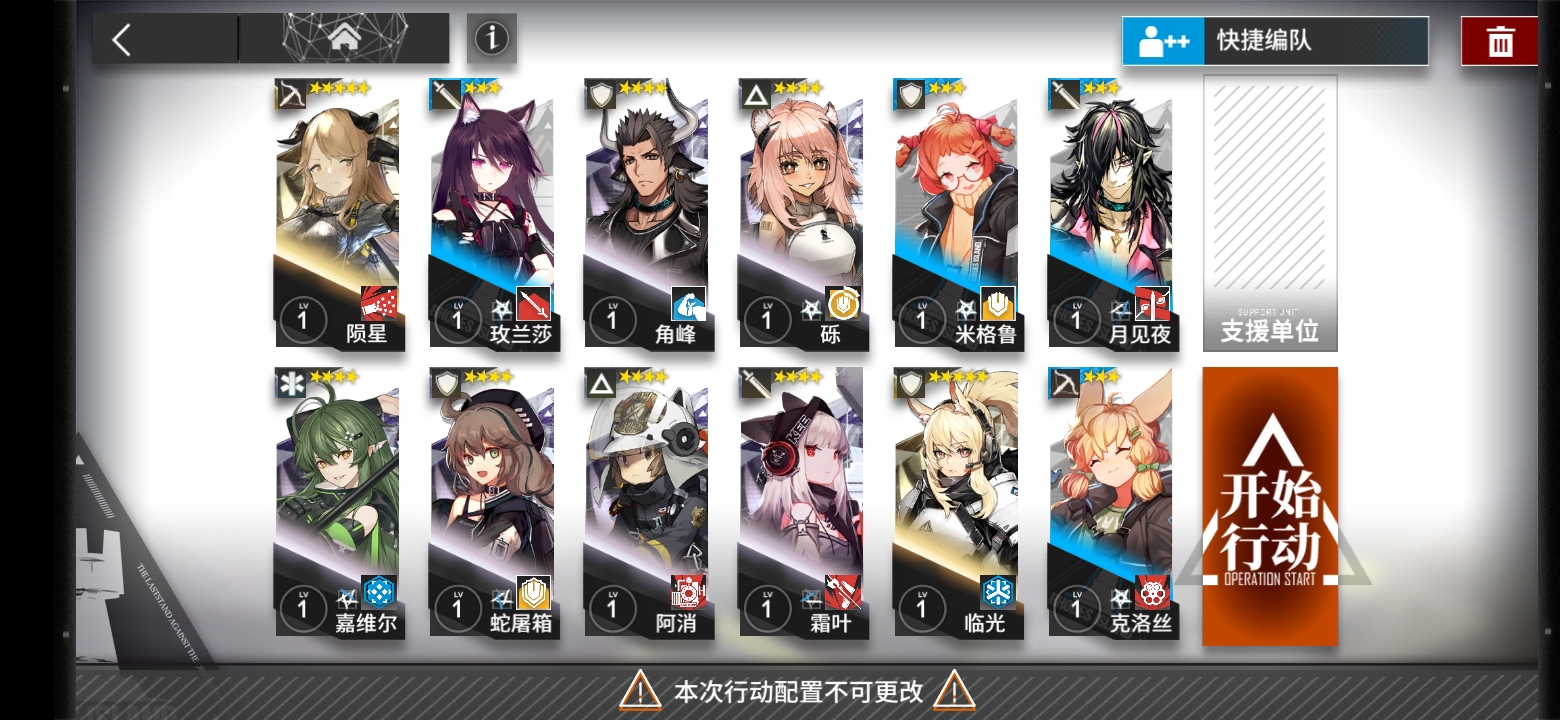
Task: Click 克洛丝's red skill icon
Action: pyautogui.click(x=1153, y=594)
